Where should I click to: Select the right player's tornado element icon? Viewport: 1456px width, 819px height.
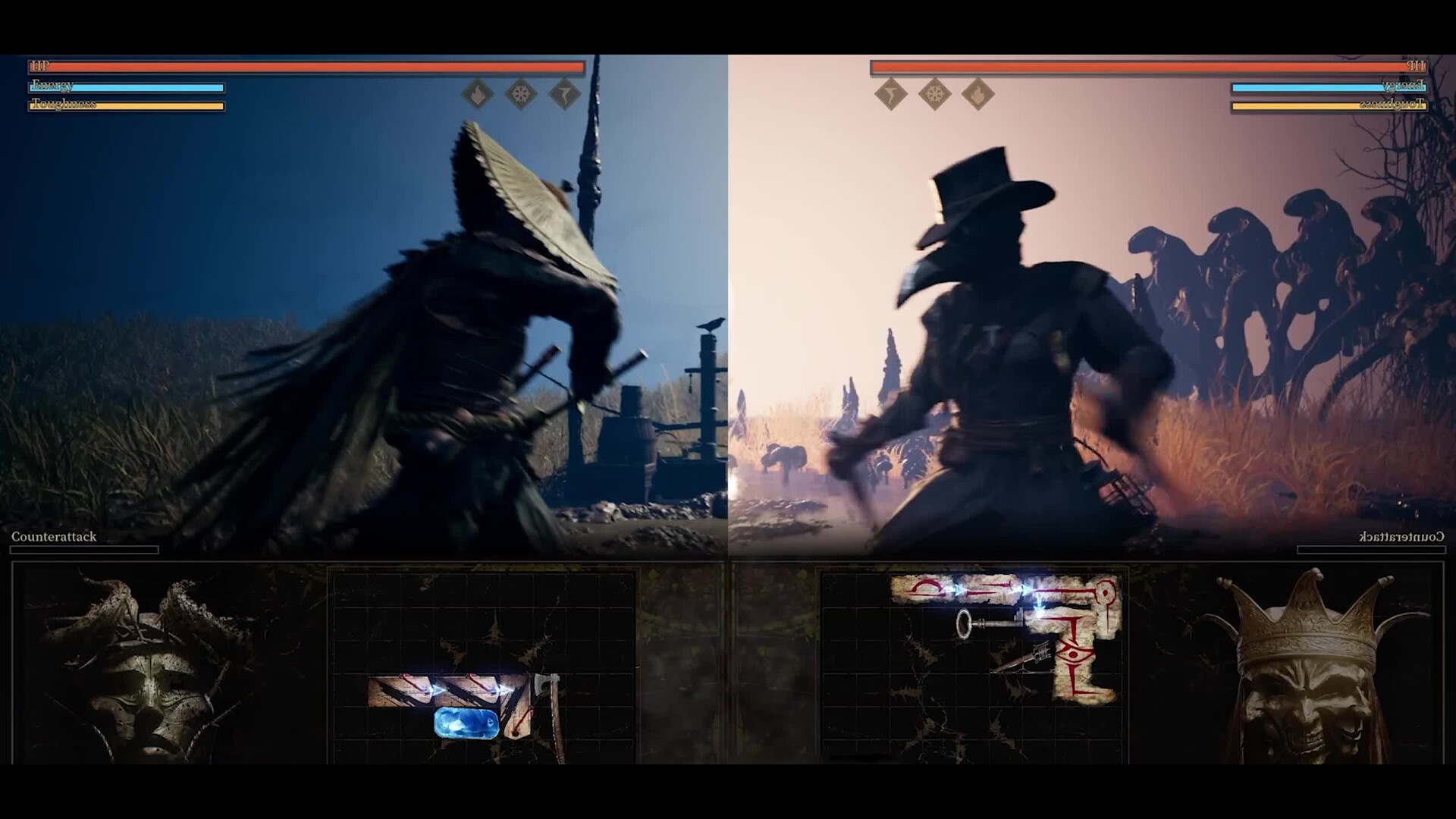tap(891, 95)
